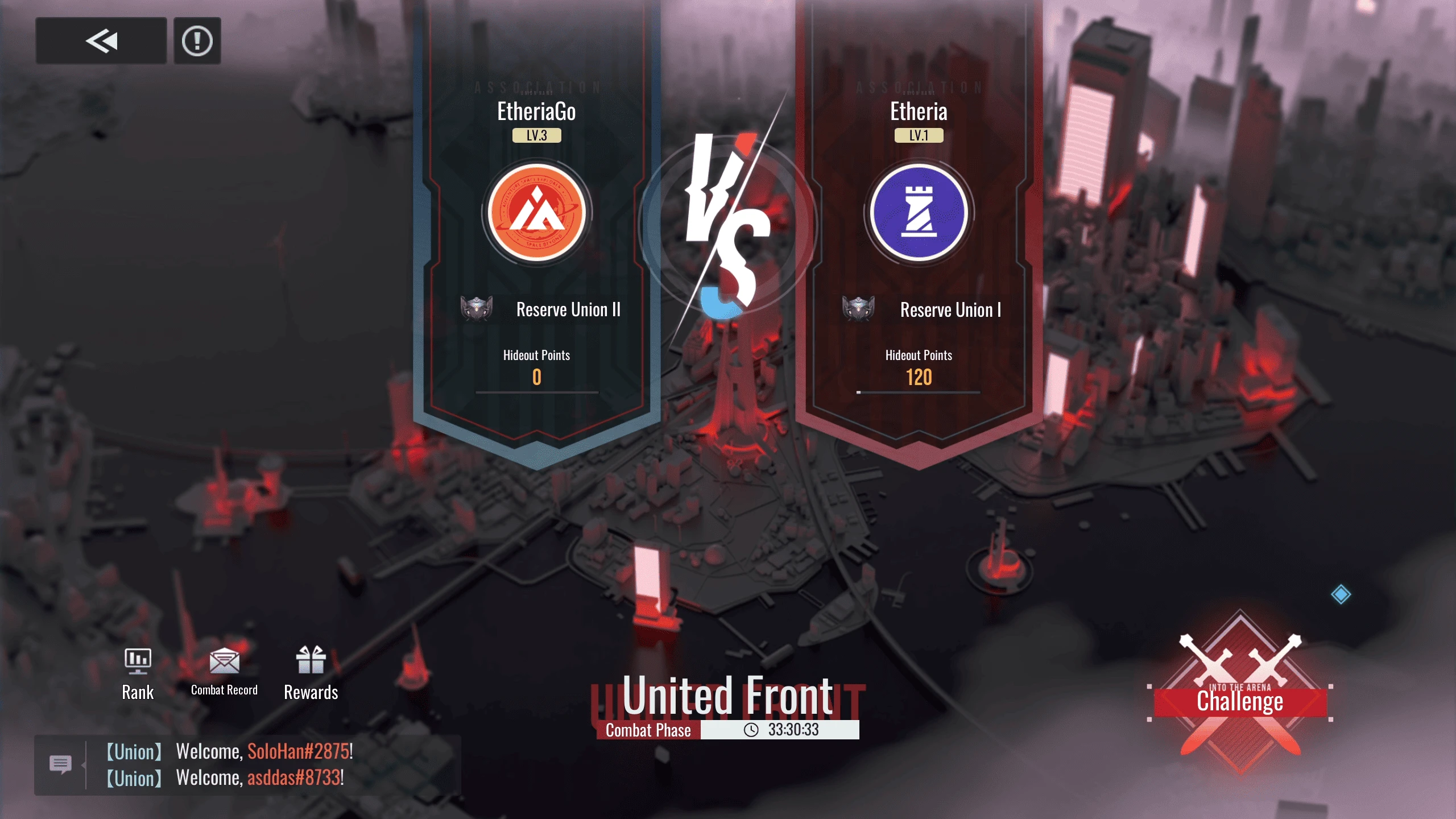Click the clock icon beside the timer
Viewport: 1456px width, 819px height.
click(x=752, y=730)
